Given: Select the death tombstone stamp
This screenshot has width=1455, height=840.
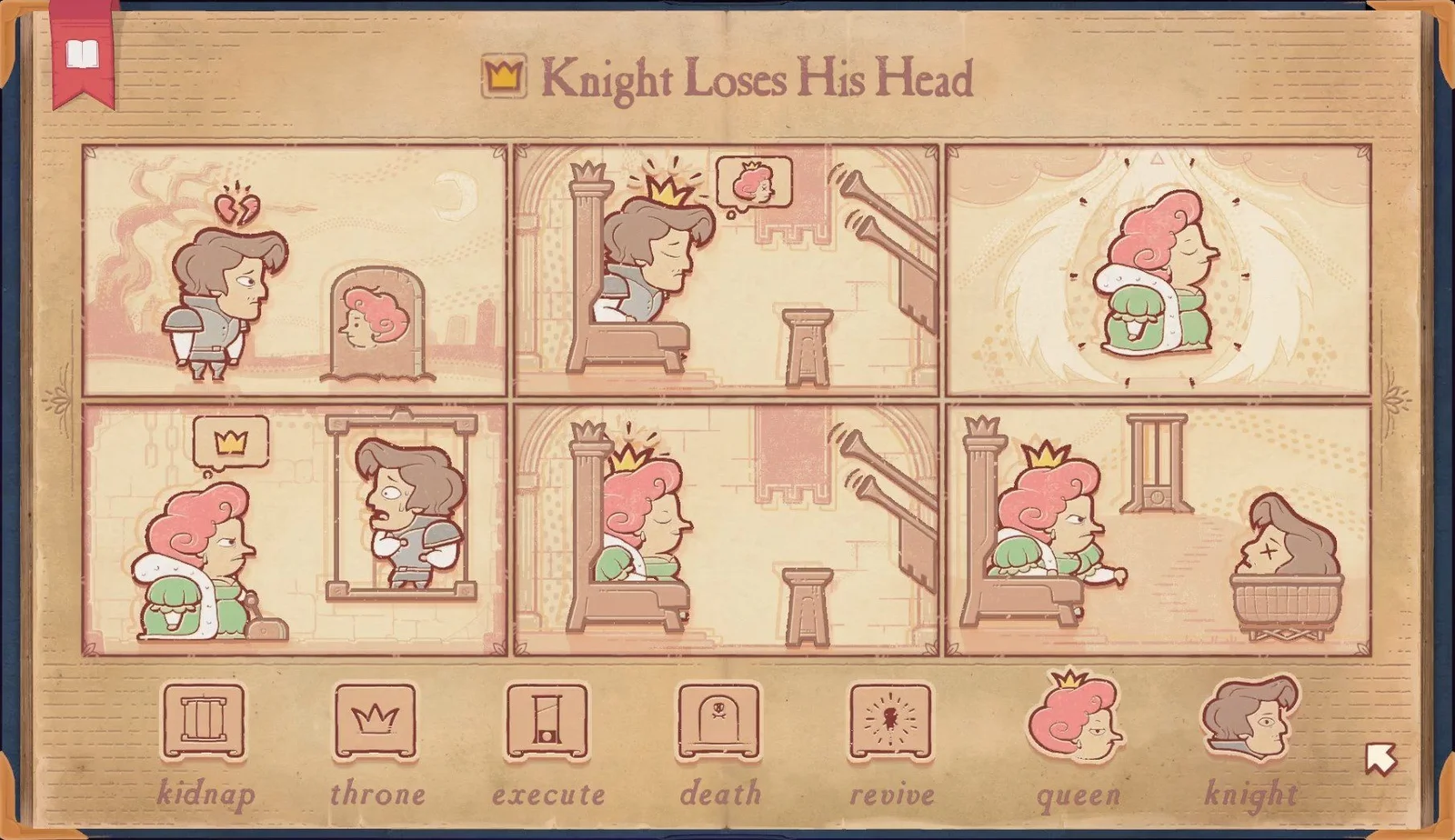Looking at the screenshot, I should click(718, 723).
